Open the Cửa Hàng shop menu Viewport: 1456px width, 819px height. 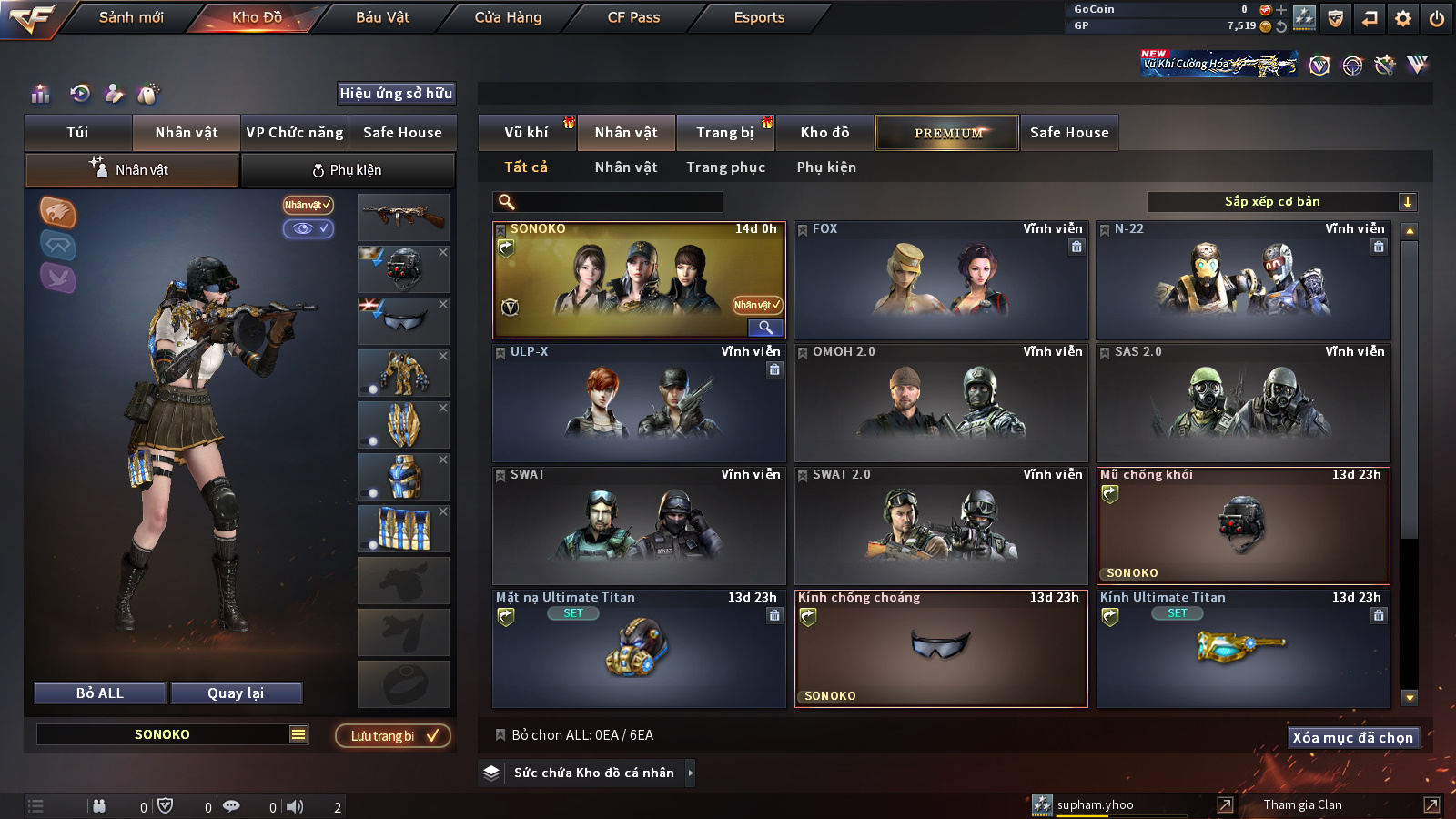pos(508,17)
